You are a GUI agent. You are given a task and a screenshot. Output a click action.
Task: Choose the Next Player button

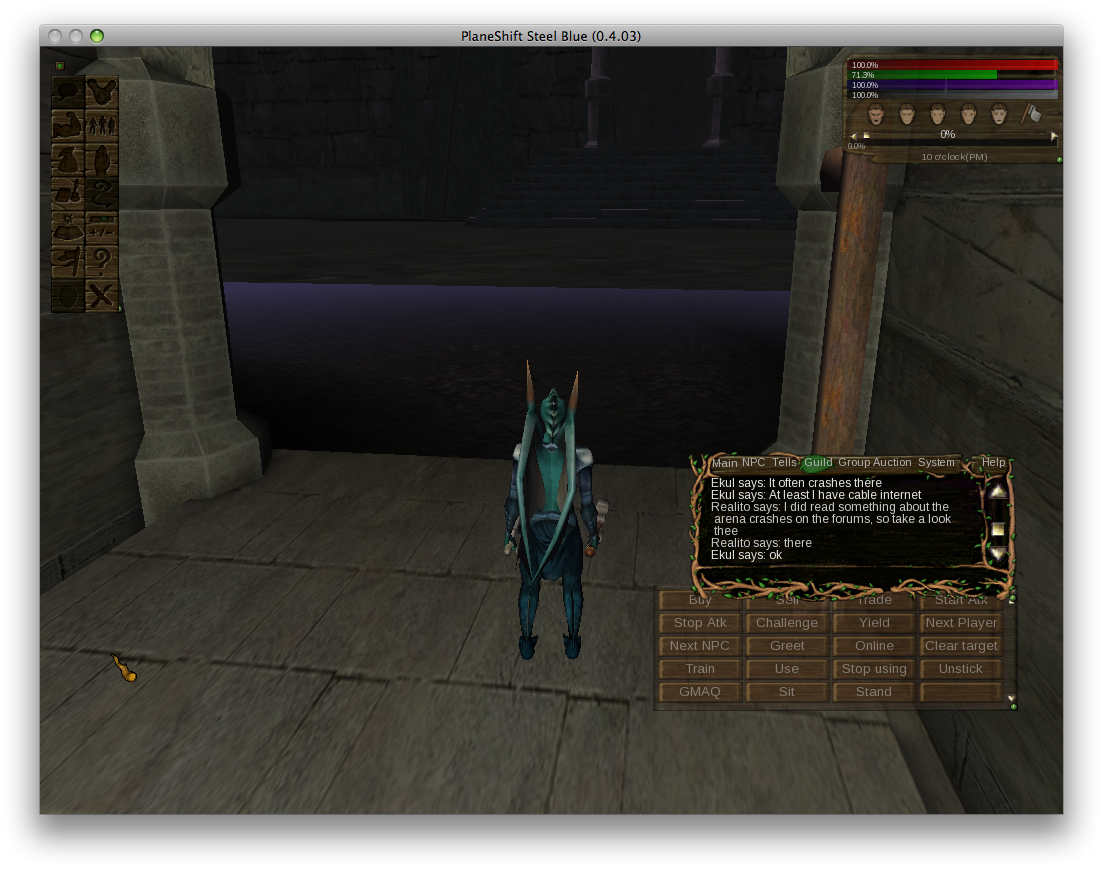click(x=961, y=623)
